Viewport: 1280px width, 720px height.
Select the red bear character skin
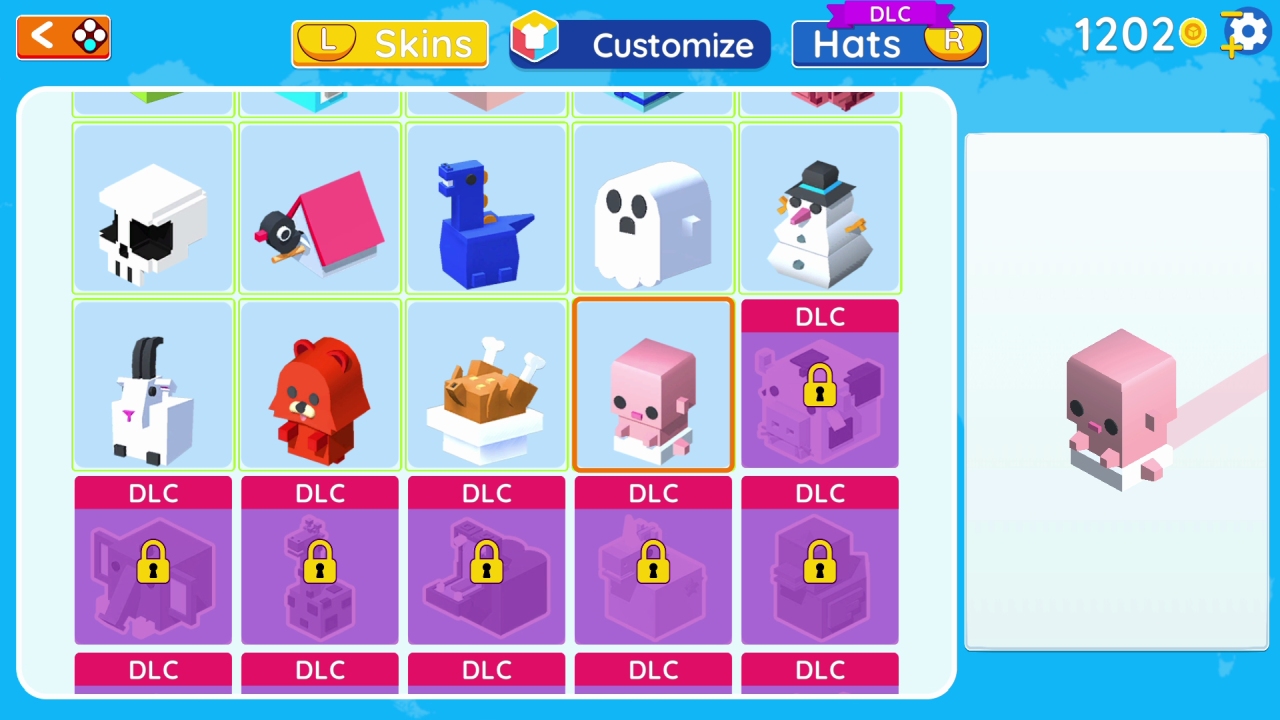coord(319,384)
